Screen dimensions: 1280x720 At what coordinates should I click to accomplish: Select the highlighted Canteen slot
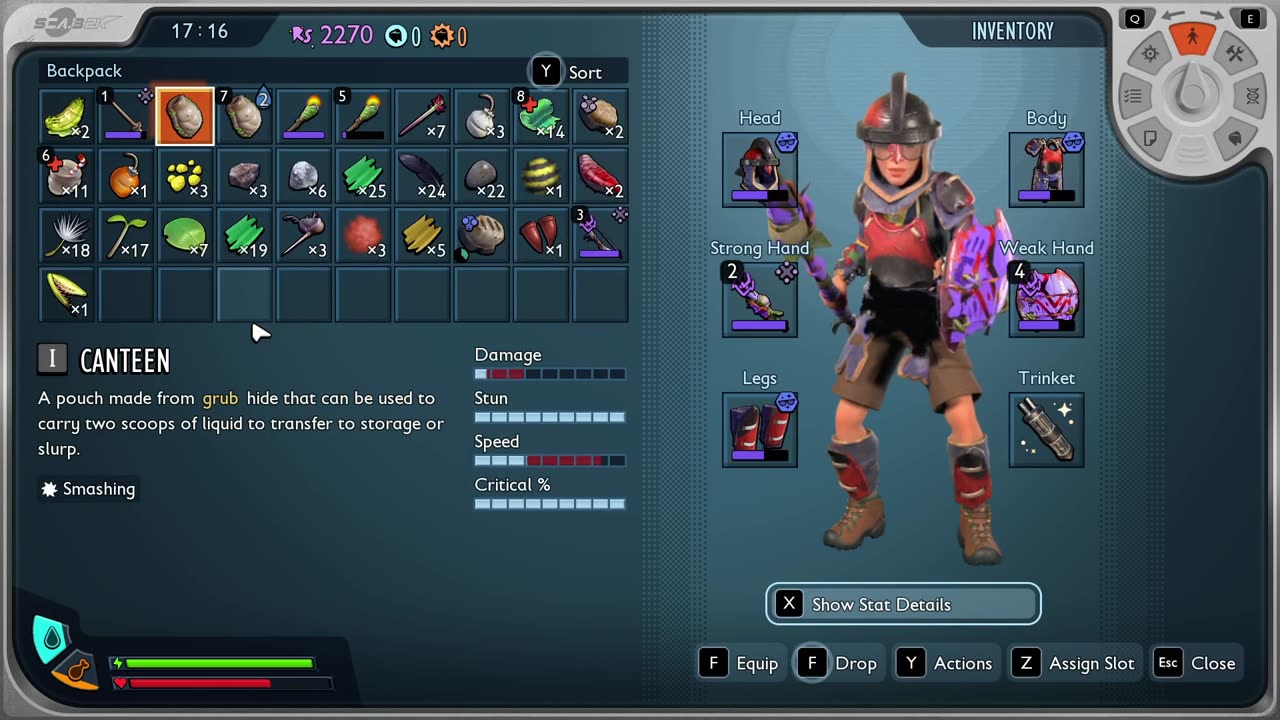[x=185, y=117]
